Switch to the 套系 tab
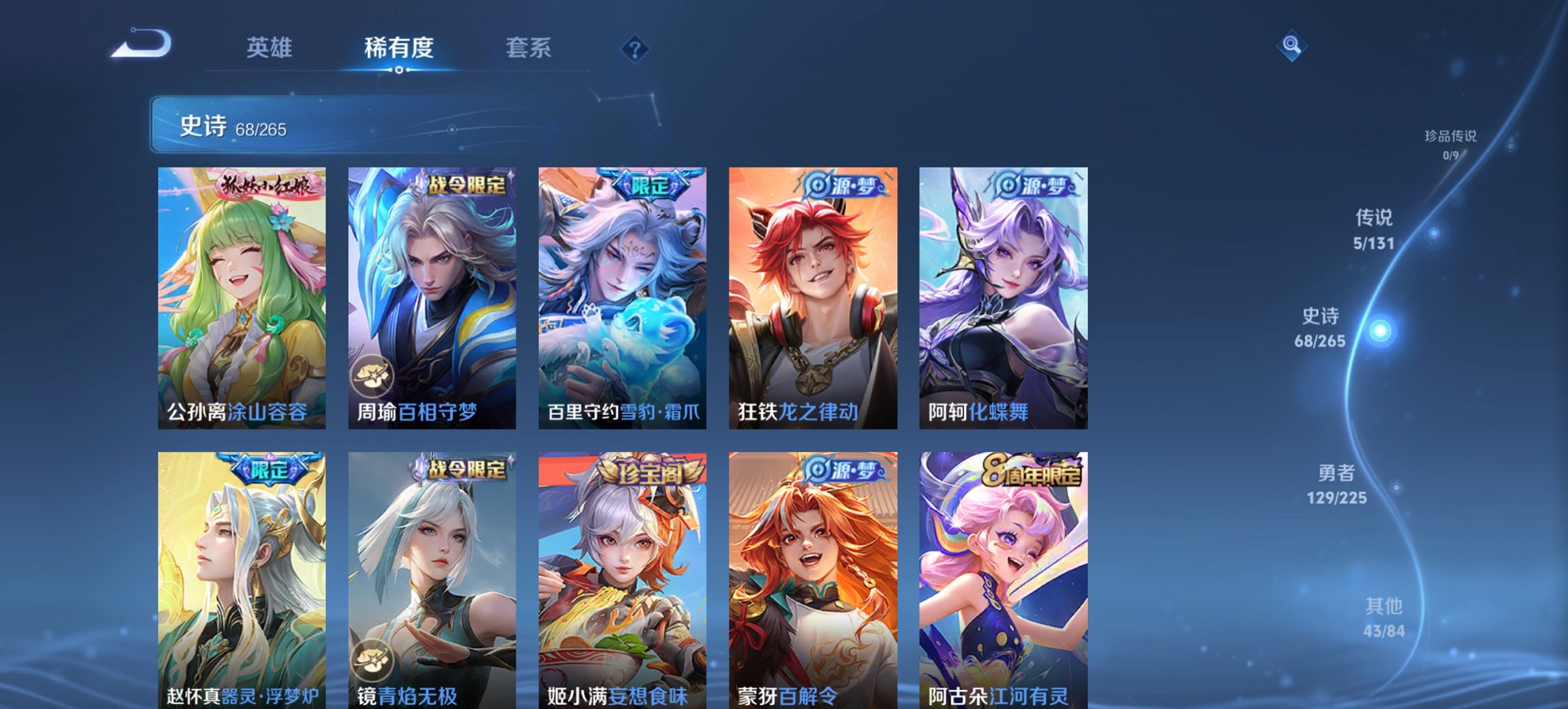Image resolution: width=1568 pixels, height=709 pixels. [527, 47]
